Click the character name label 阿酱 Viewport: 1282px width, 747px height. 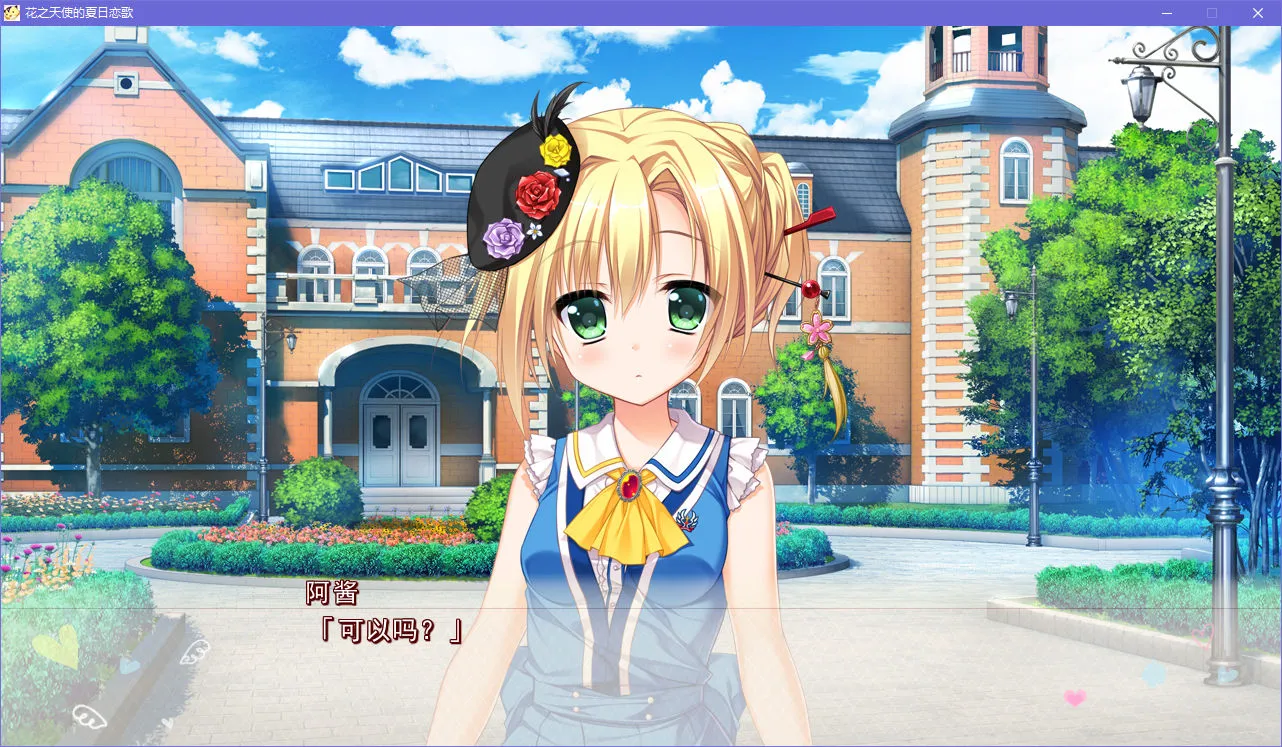(334, 594)
